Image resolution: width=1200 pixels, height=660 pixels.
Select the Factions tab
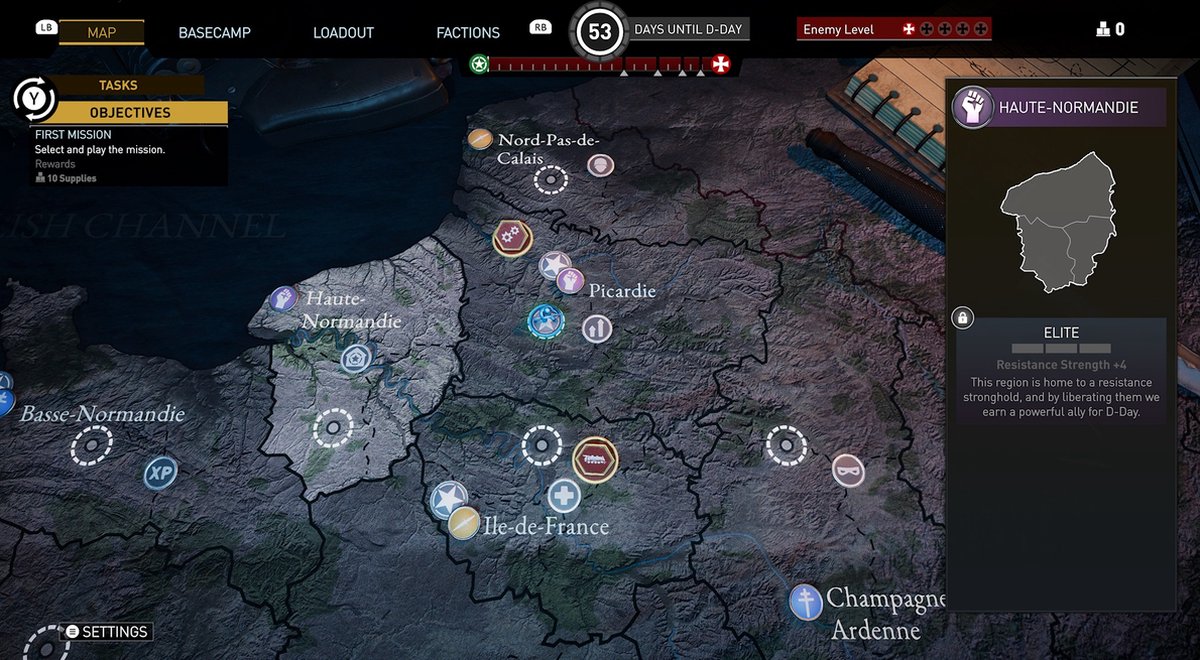[x=468, y=33]
